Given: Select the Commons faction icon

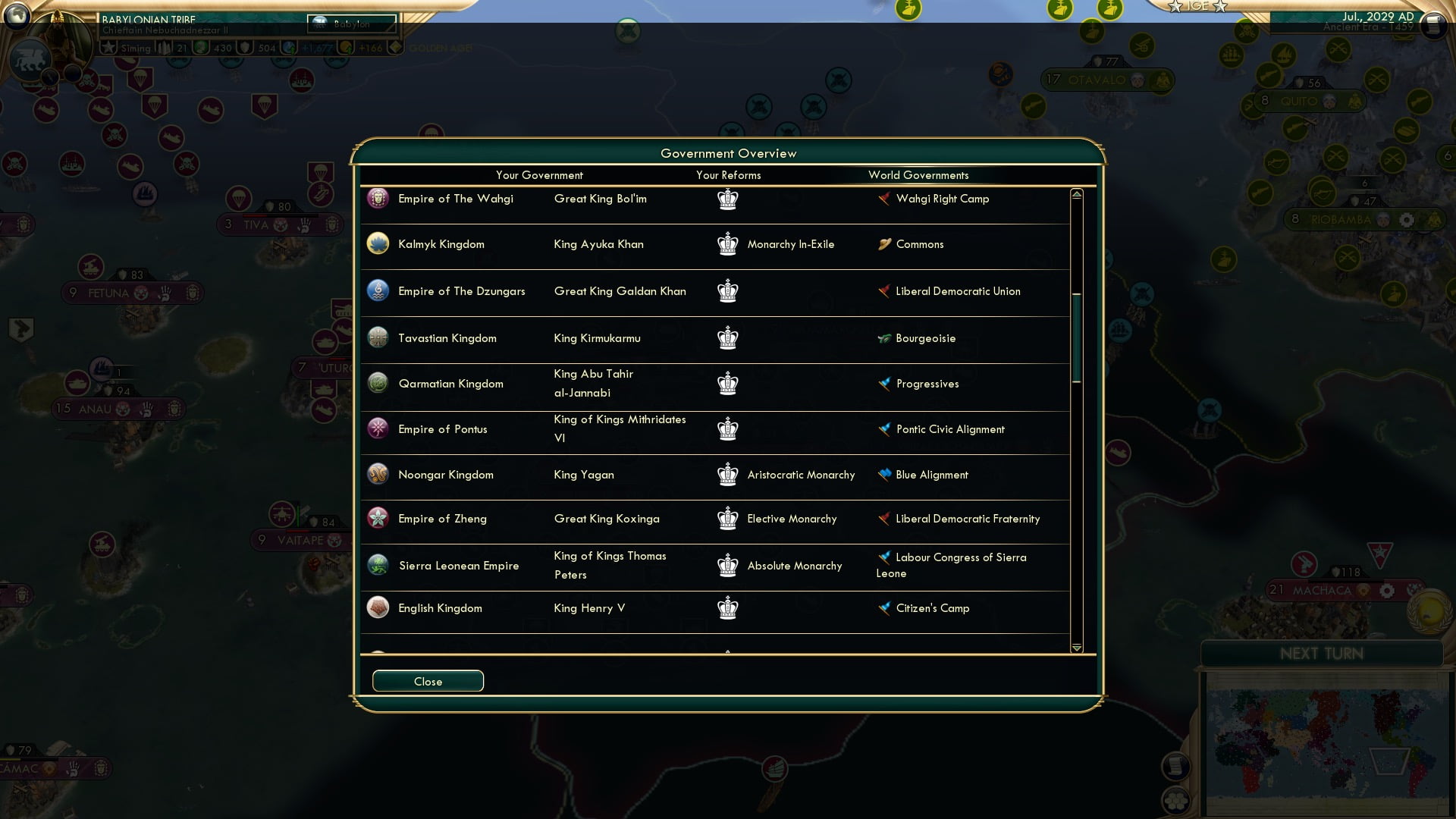Looking at the screenshot, I should click(x=884, y=244).
